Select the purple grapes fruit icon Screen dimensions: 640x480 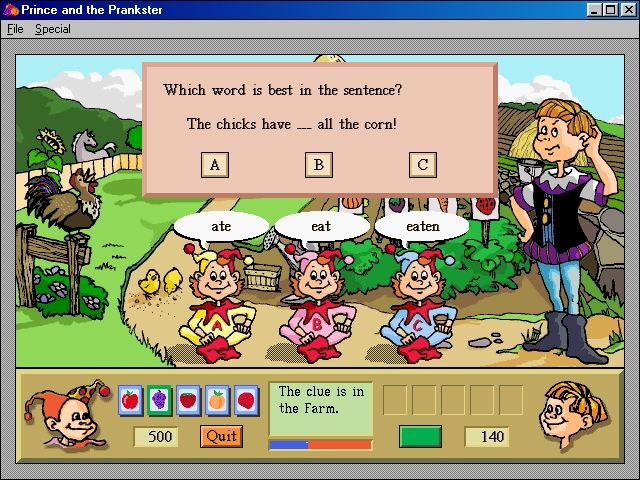[159, 401]
